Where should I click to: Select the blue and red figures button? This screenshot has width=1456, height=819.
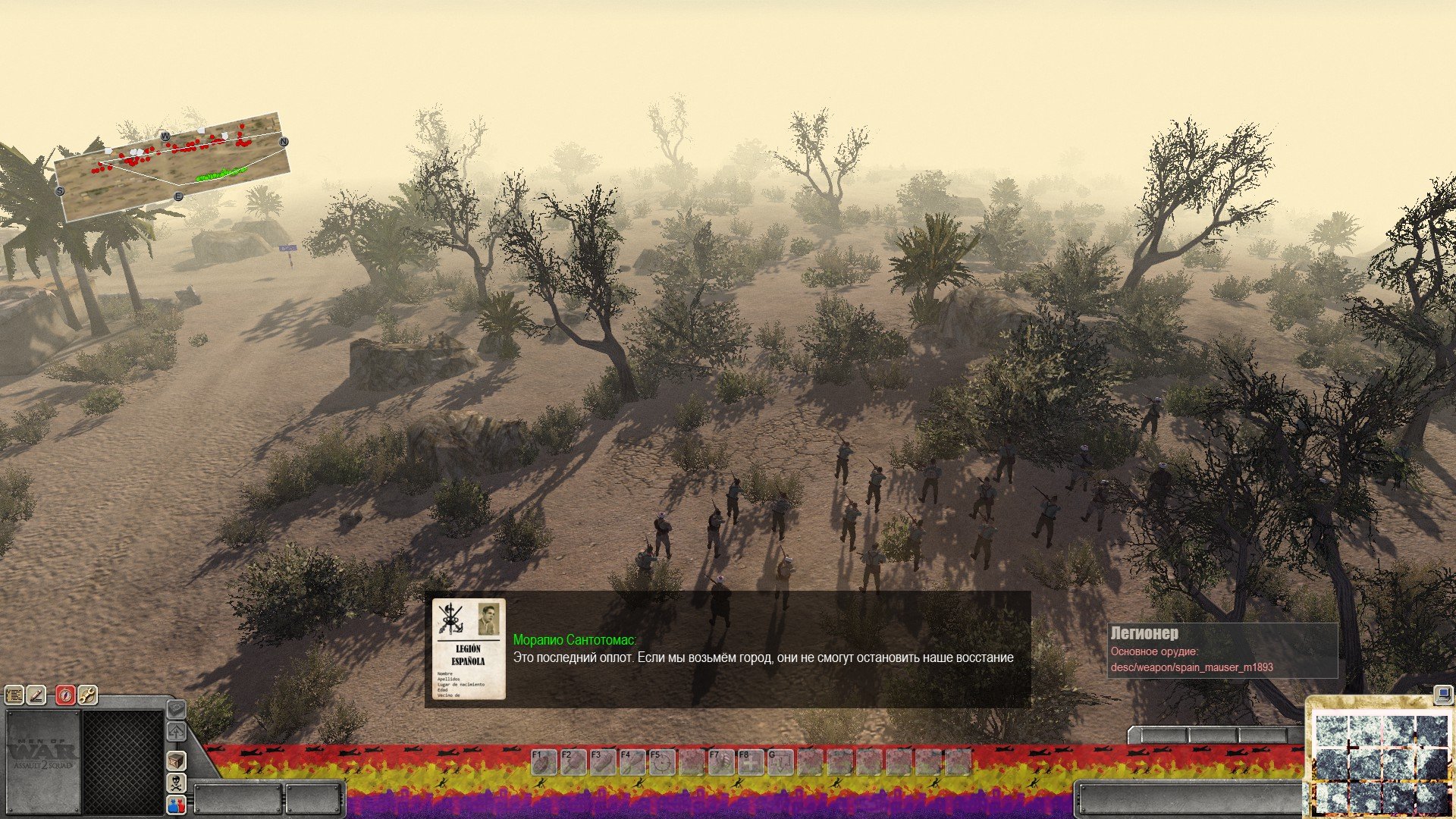tap(176, 805)
